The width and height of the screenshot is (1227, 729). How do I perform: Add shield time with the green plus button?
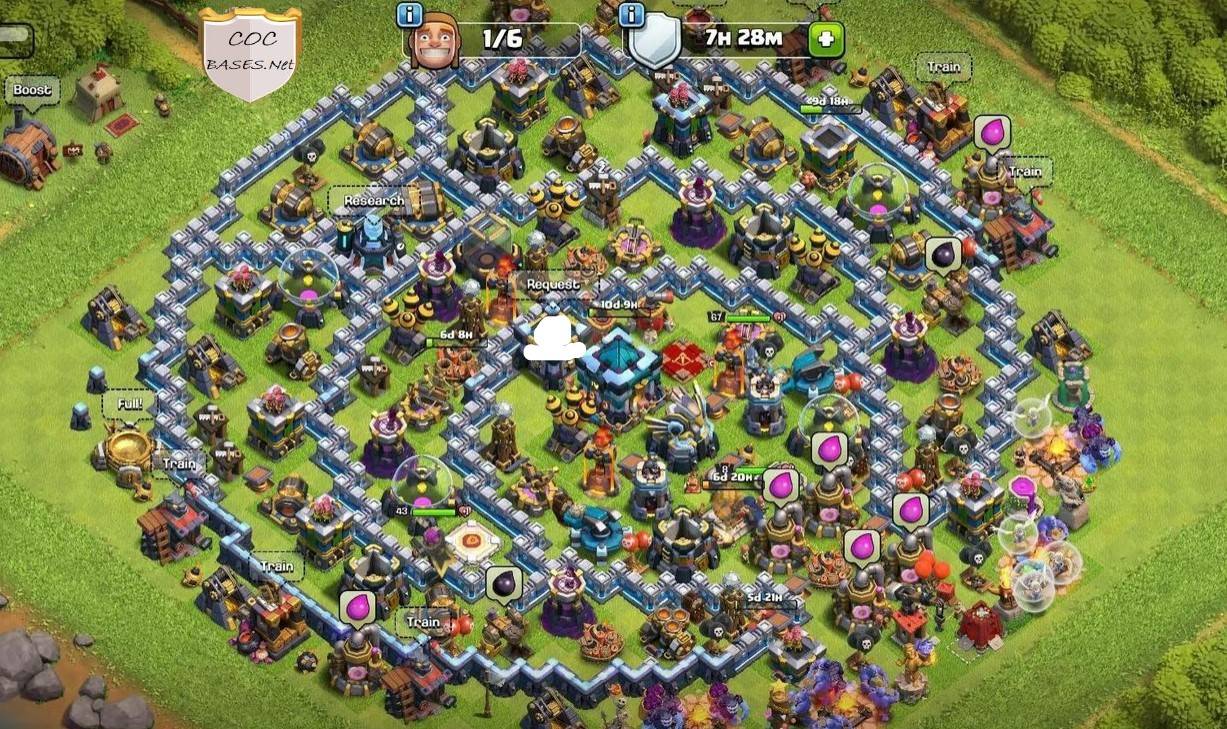826,40
